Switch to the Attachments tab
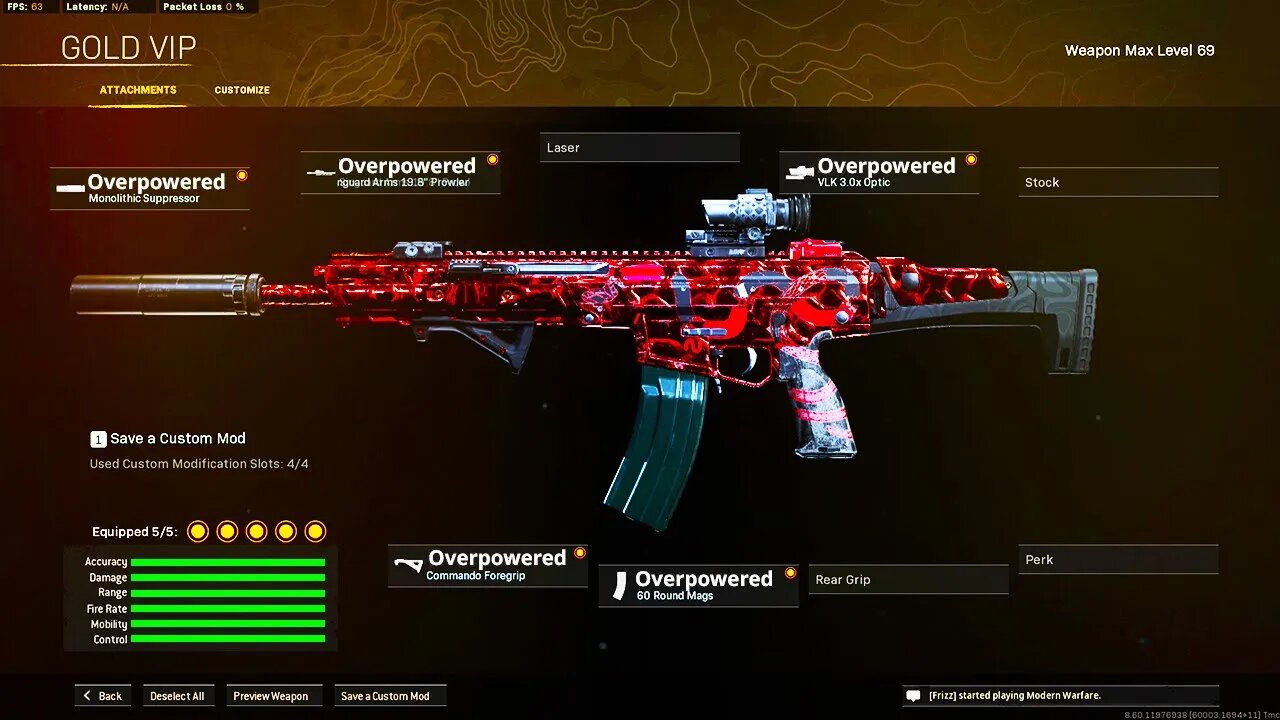 [137, 90]
